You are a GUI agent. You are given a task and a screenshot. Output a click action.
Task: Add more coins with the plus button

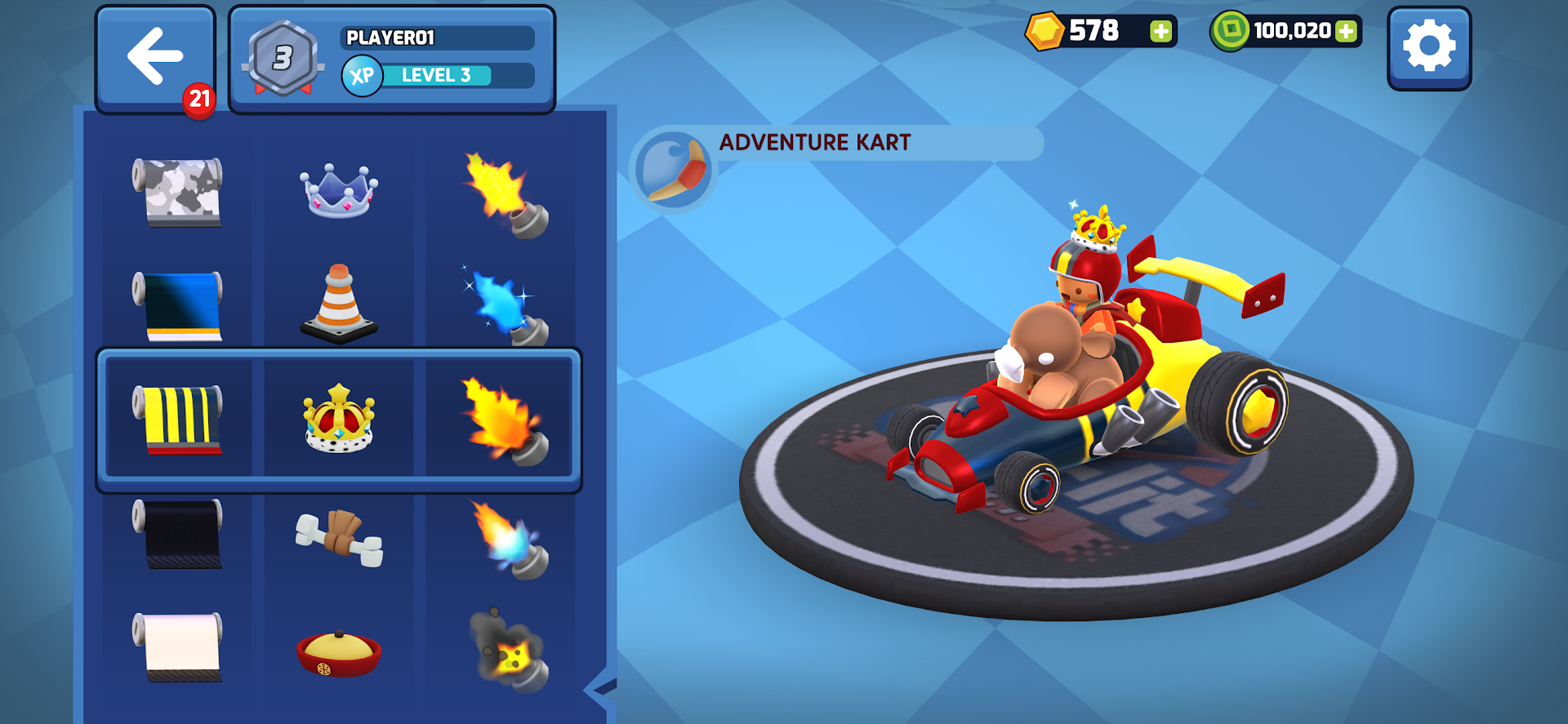[x=1160, y=32]
